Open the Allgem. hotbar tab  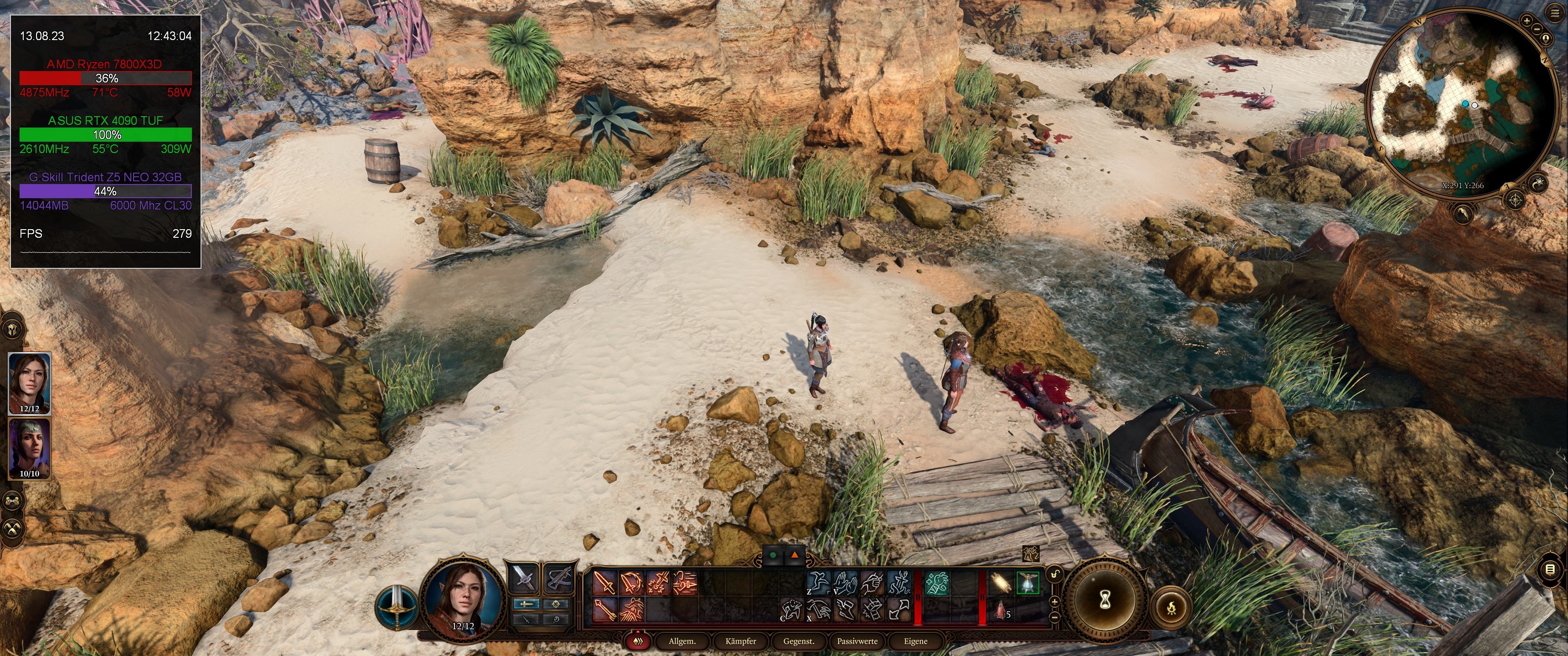pos(682,641)
